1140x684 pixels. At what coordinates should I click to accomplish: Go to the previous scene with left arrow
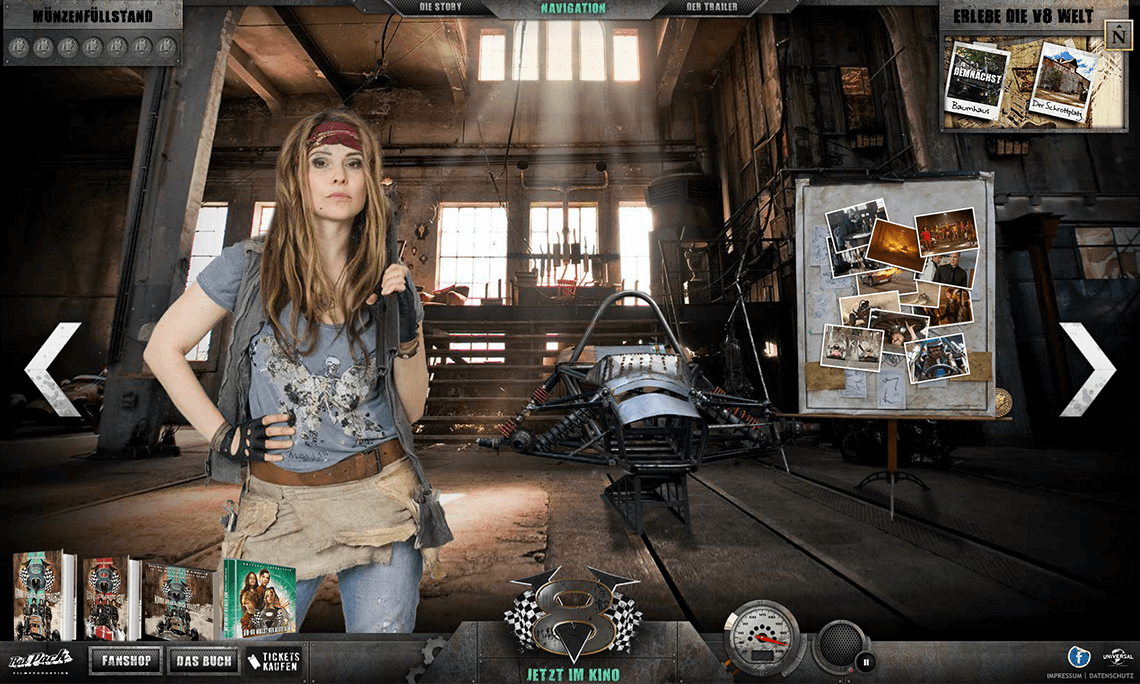click(52, 368)
